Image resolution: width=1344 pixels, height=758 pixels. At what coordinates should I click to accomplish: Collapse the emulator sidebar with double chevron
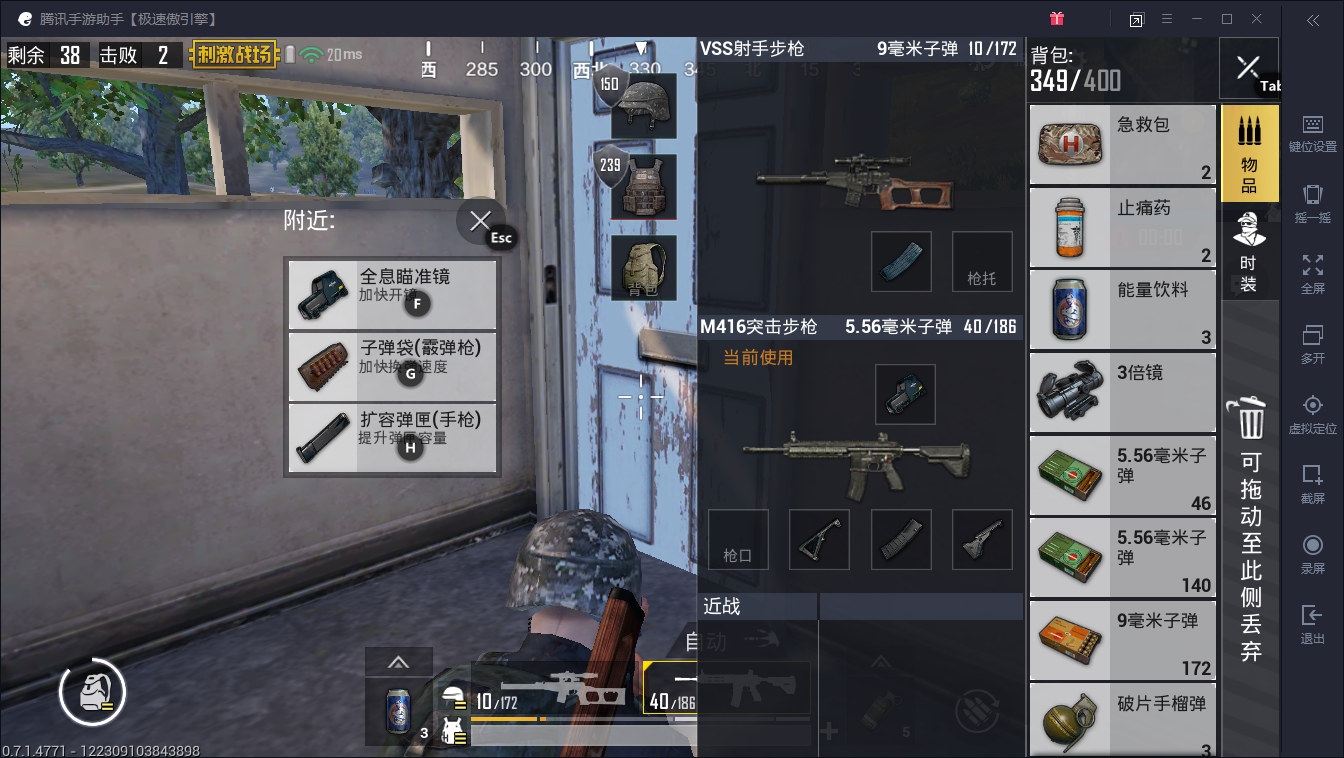click(x=1312, y=19)
